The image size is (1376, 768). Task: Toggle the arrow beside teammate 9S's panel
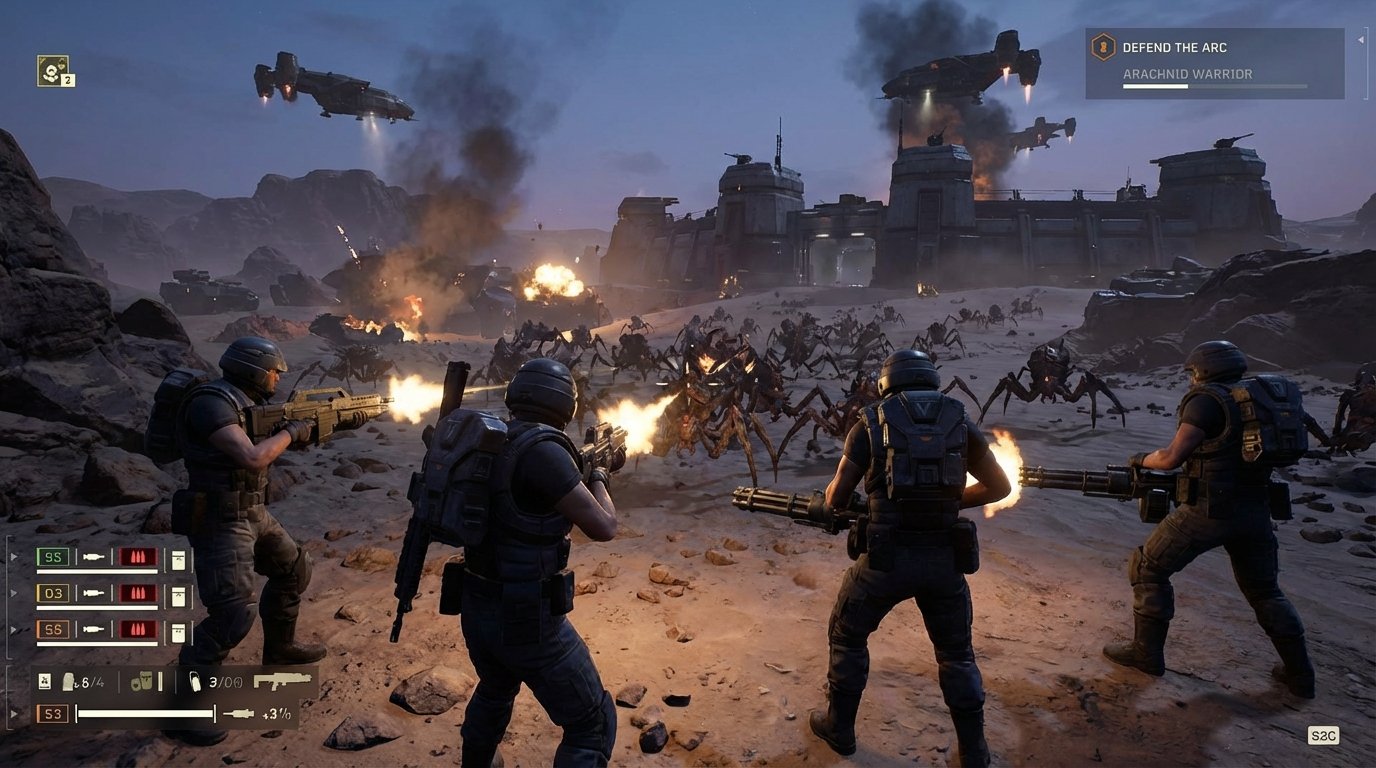12,556
